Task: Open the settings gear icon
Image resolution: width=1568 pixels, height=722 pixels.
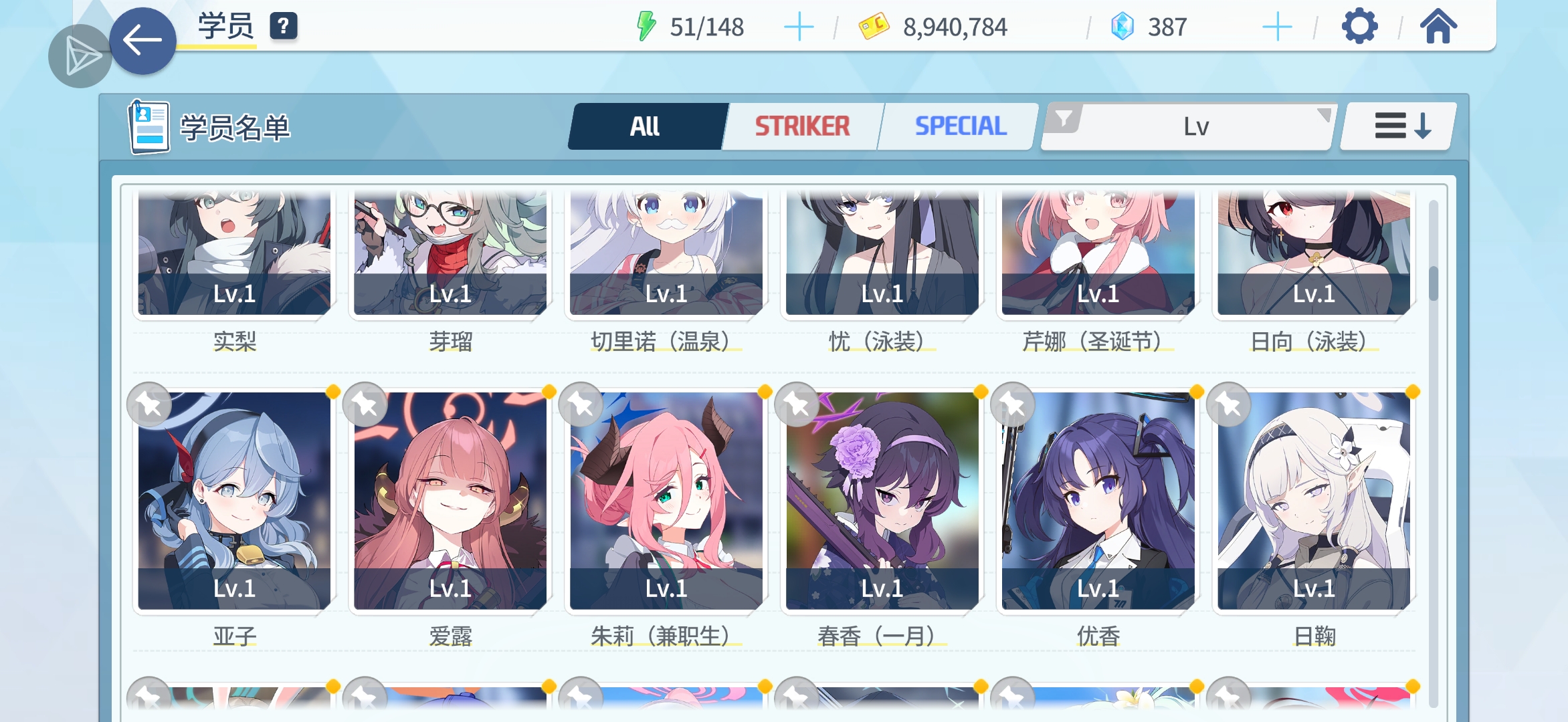Action: pos(1358,27)
